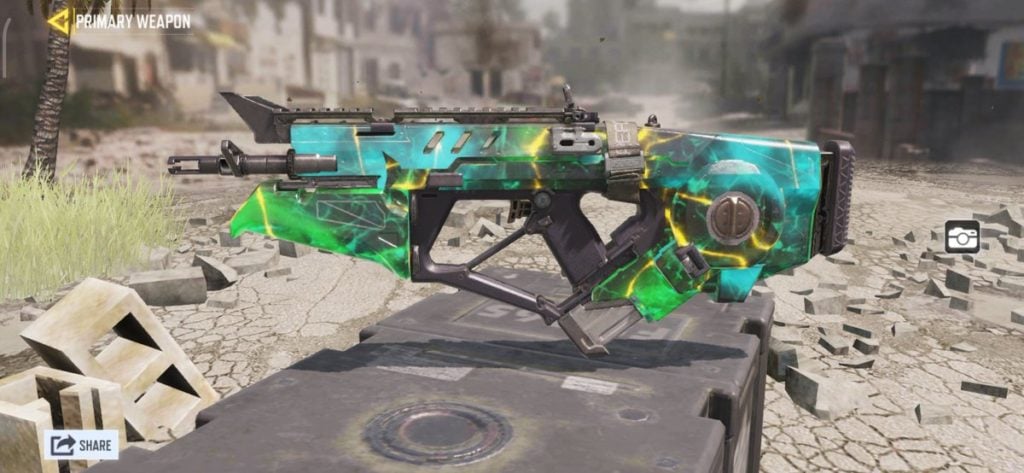This screenshot has height=473, width=1024.
Task: Go back using the yellow arrow
Action: [59, 21]
